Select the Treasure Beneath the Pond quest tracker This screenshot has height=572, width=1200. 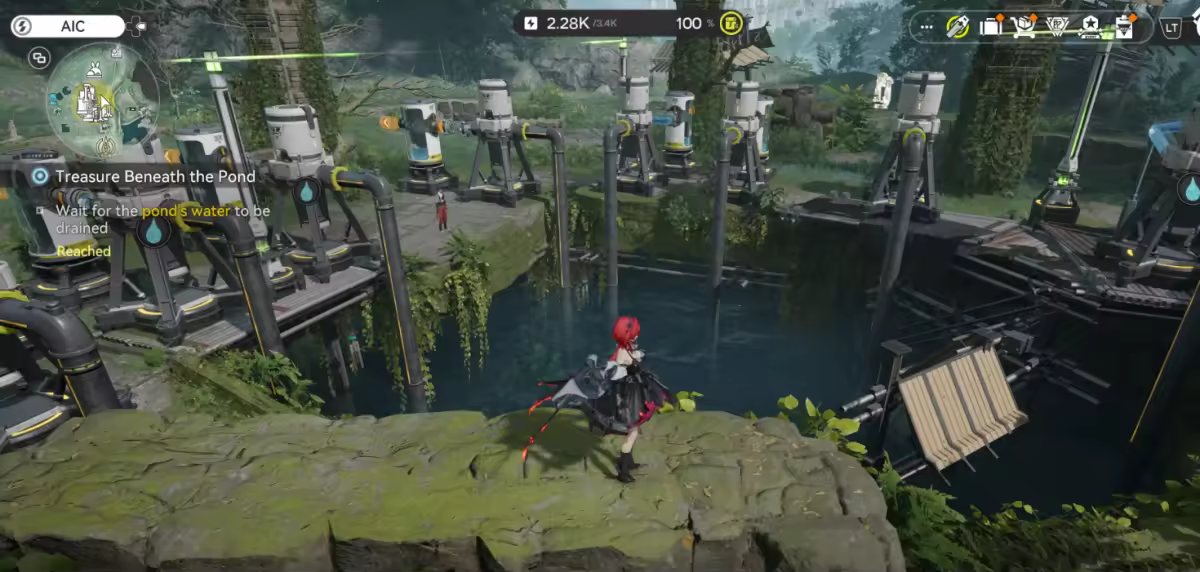point(155,176)
